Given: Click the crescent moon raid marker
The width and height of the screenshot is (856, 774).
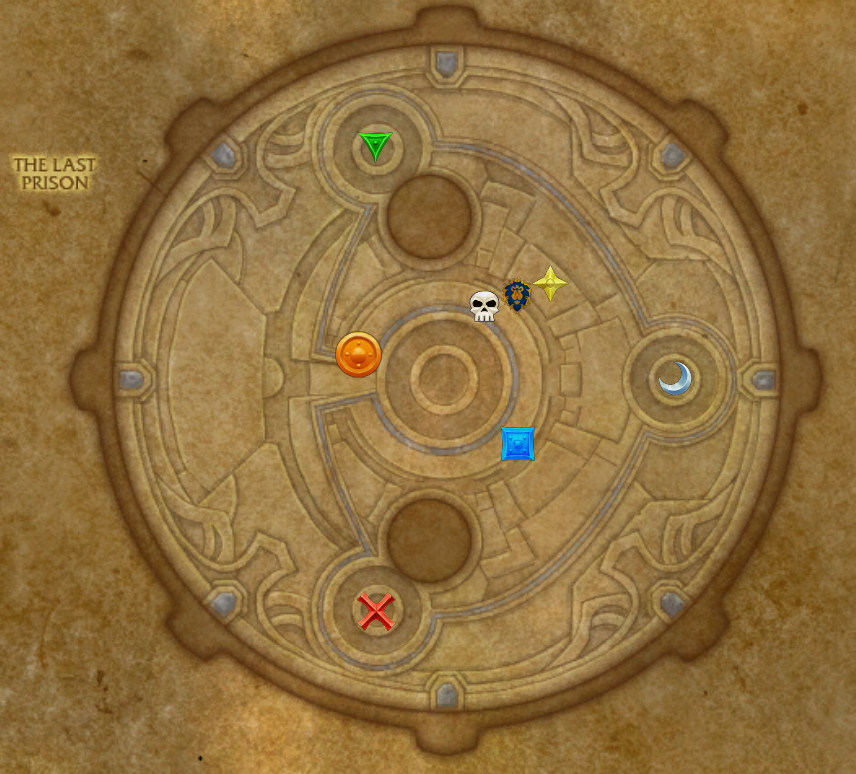Looking at the screenshot, I should [x=676, y=379].
